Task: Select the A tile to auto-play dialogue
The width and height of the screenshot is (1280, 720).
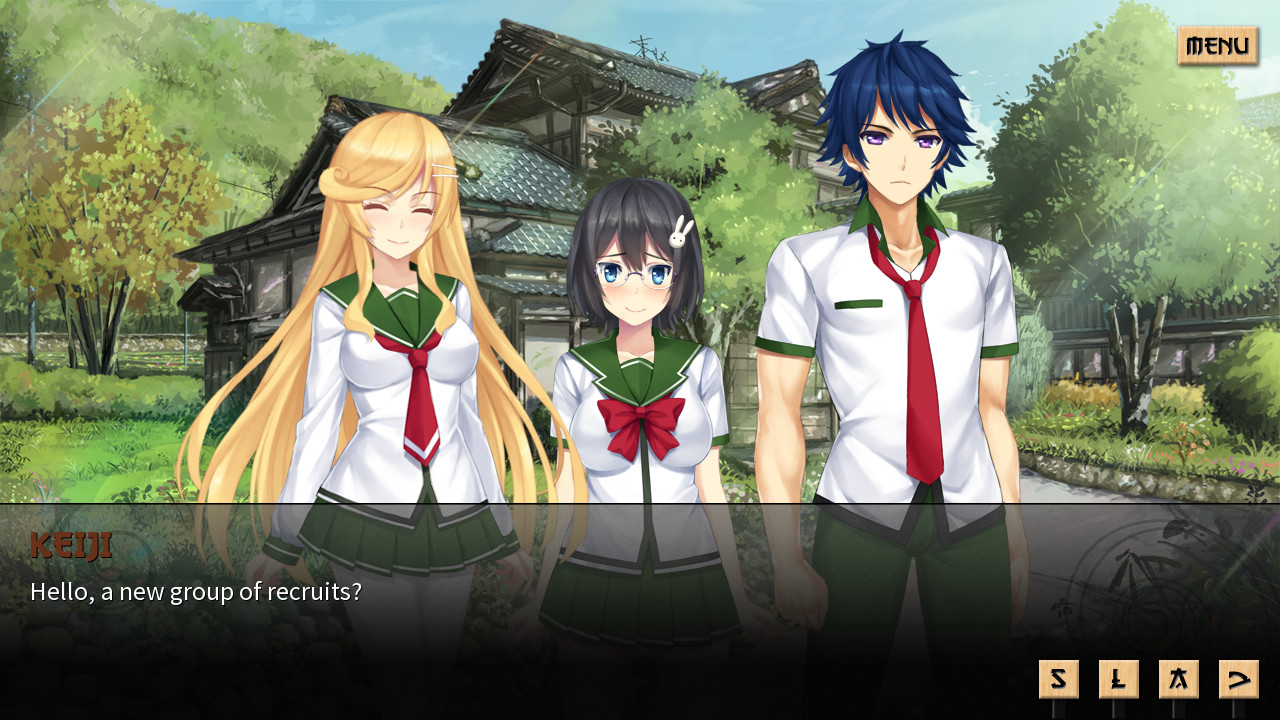Action: pos(1179,677)
